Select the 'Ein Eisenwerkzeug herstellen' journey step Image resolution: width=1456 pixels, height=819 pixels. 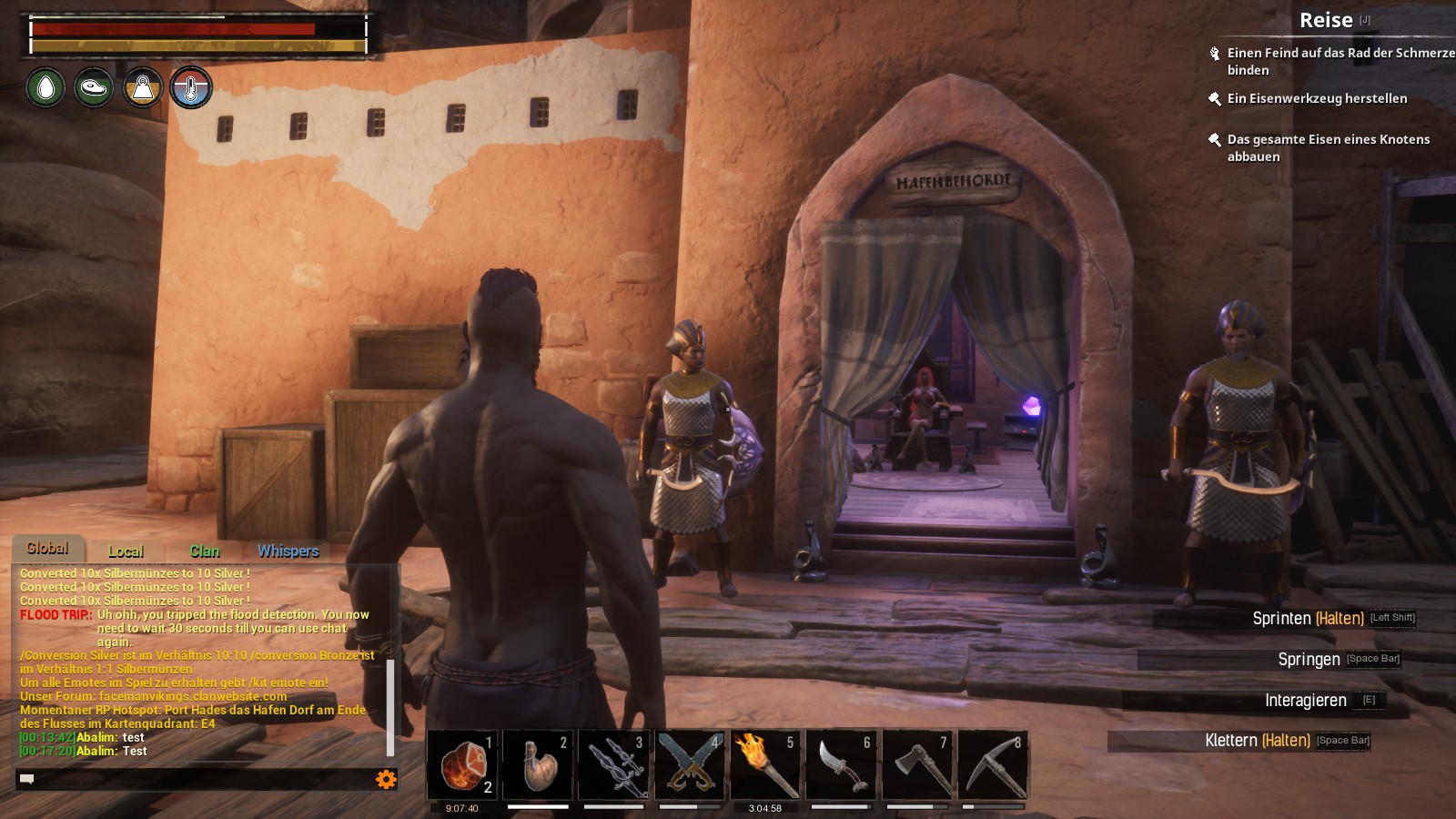click(x=1316, y=98)
